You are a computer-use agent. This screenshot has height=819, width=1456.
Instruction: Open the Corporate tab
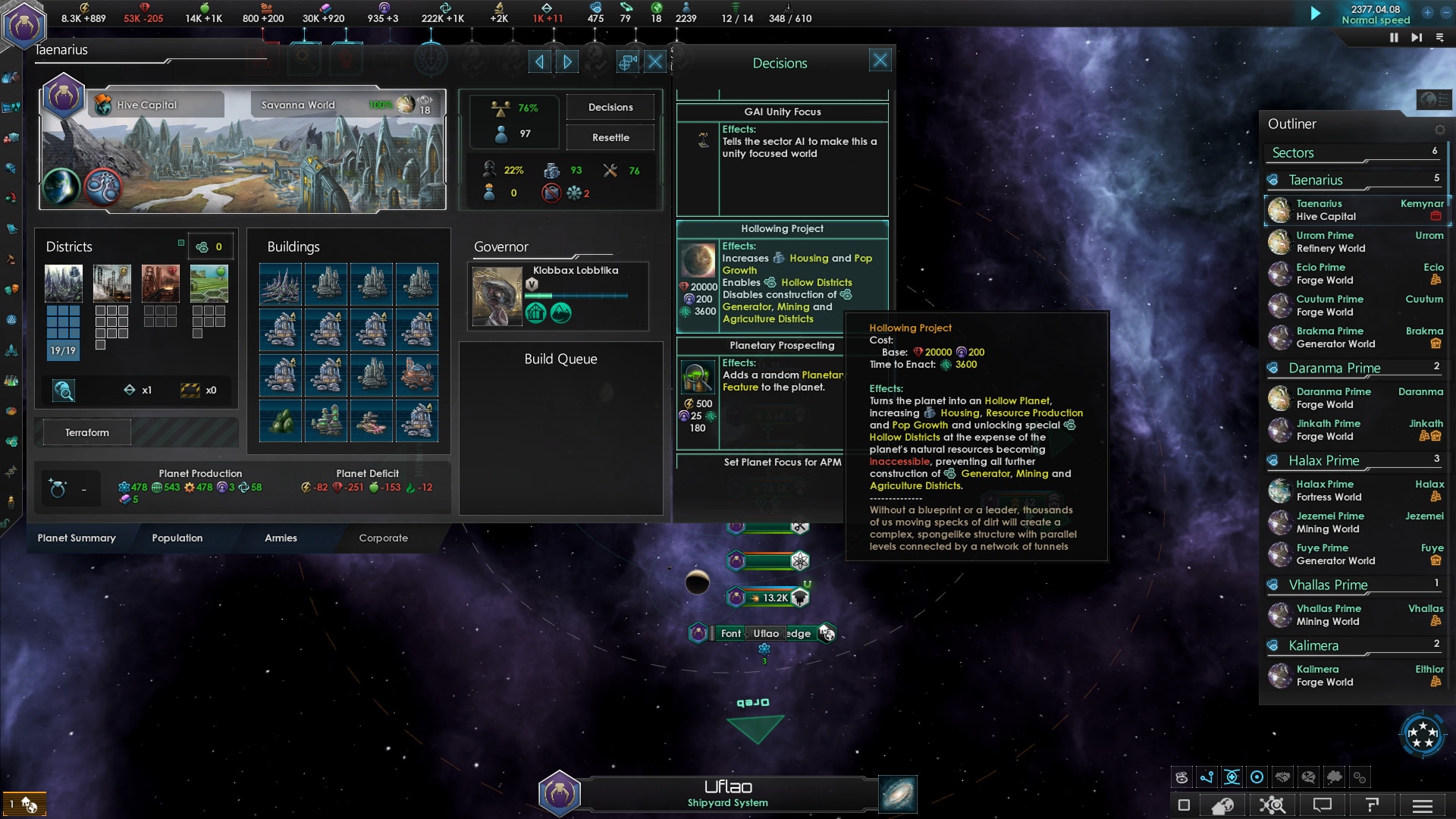point(383,538)
